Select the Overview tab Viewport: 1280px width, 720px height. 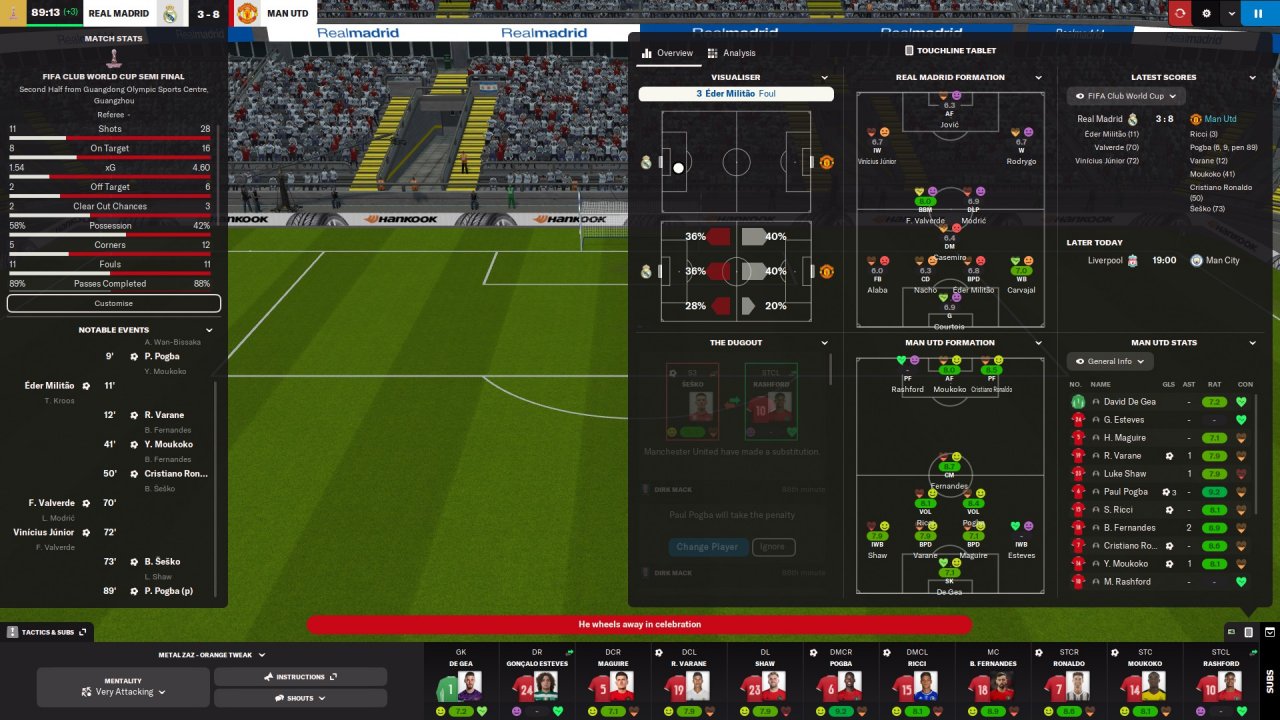point(667,53)
